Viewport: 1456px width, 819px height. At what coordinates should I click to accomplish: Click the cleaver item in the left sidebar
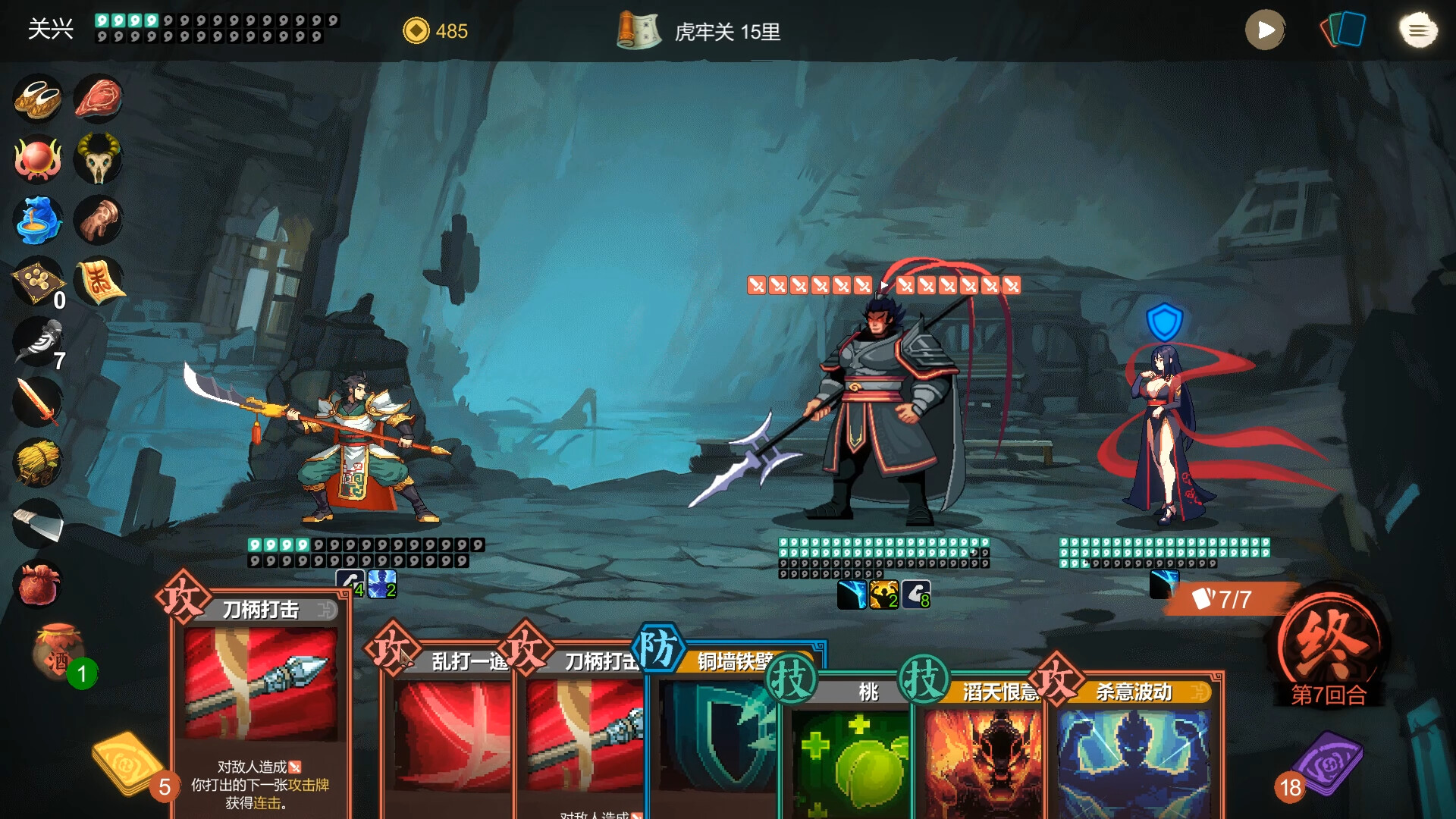click(38, 522)
